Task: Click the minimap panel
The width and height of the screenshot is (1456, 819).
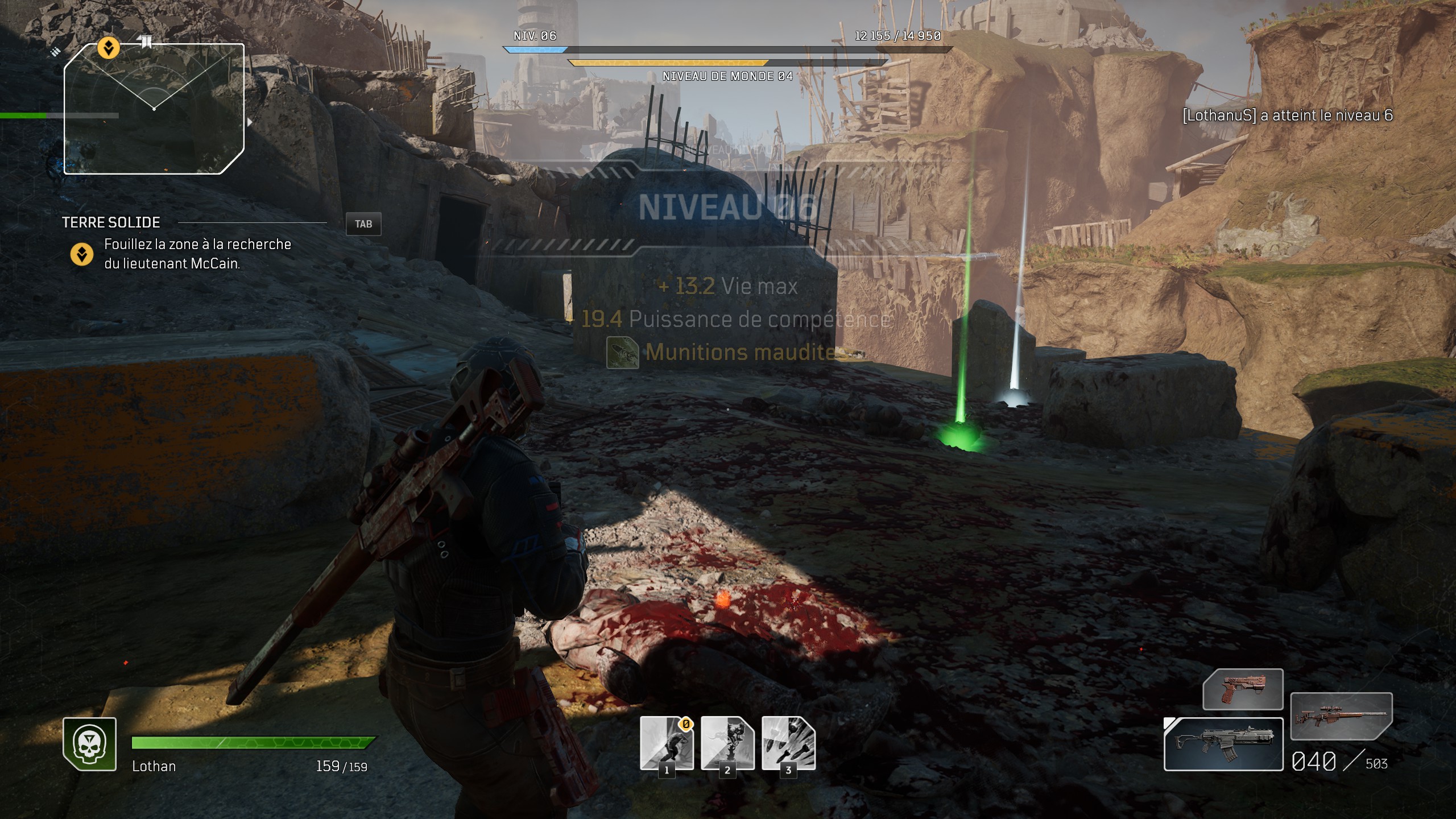Action: point(154,108)
